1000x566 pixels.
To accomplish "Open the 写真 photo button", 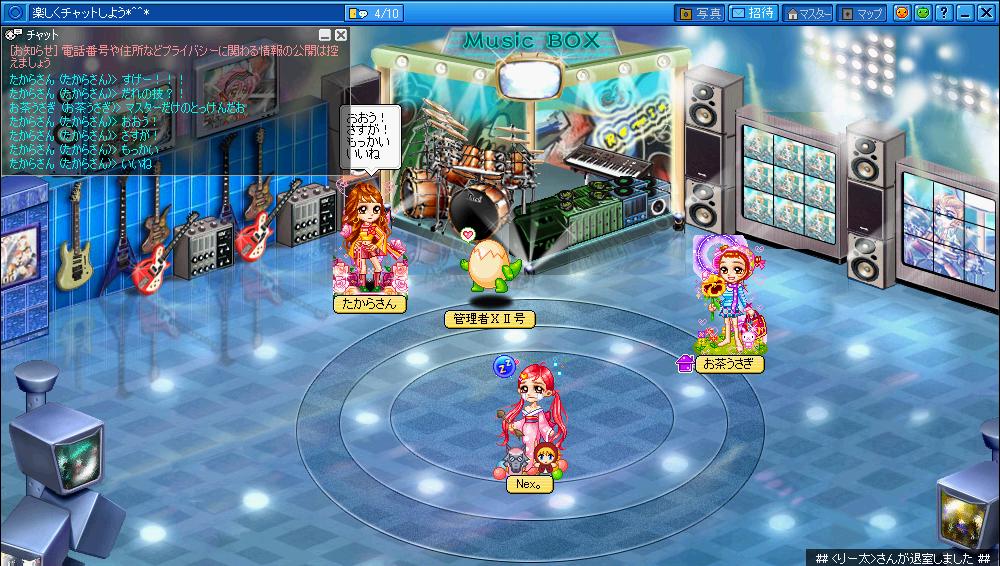I will pyautogui.click(x=700, y=13).
